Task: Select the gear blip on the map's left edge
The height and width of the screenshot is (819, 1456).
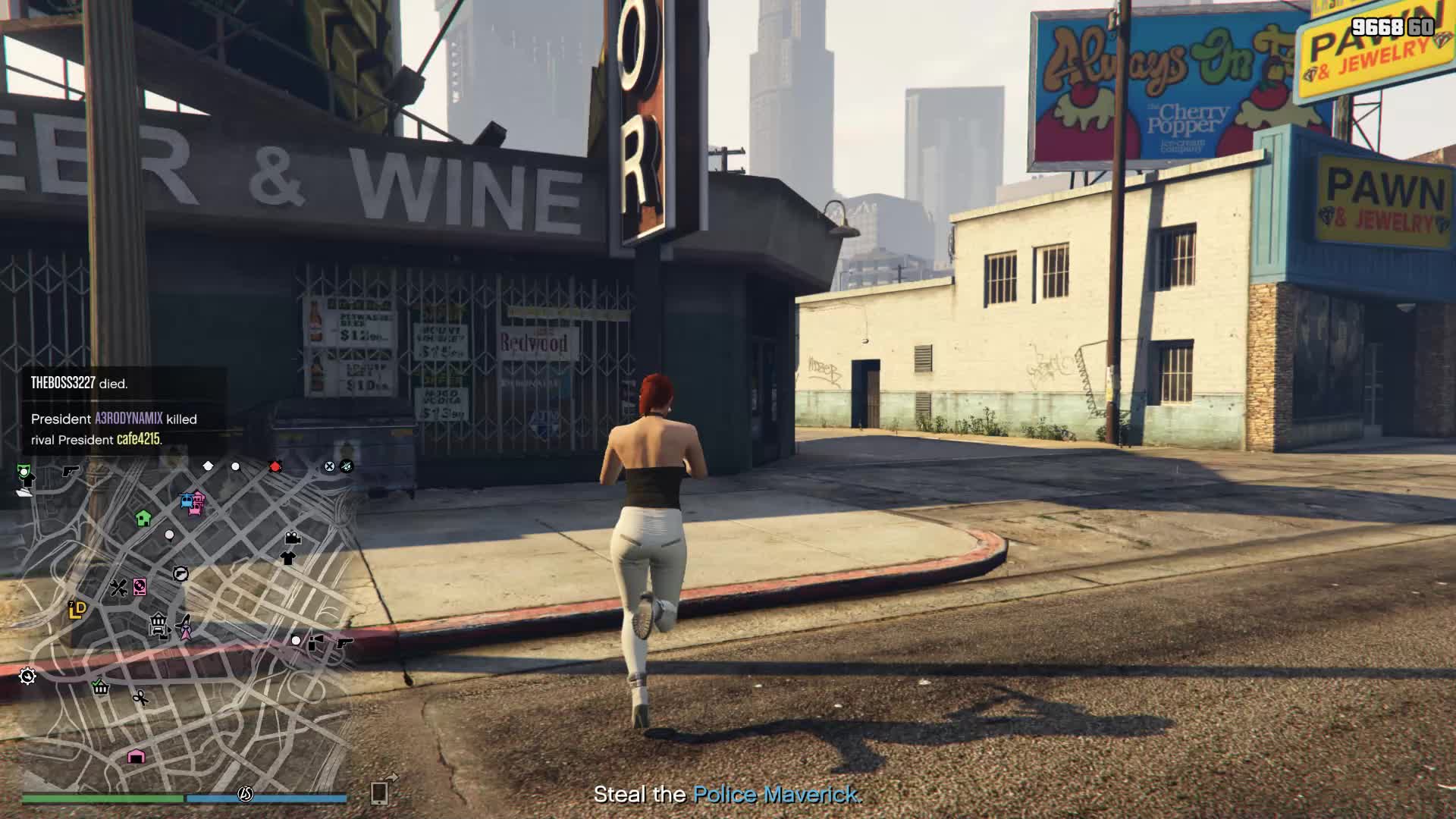Action: (x=27, y=676)
